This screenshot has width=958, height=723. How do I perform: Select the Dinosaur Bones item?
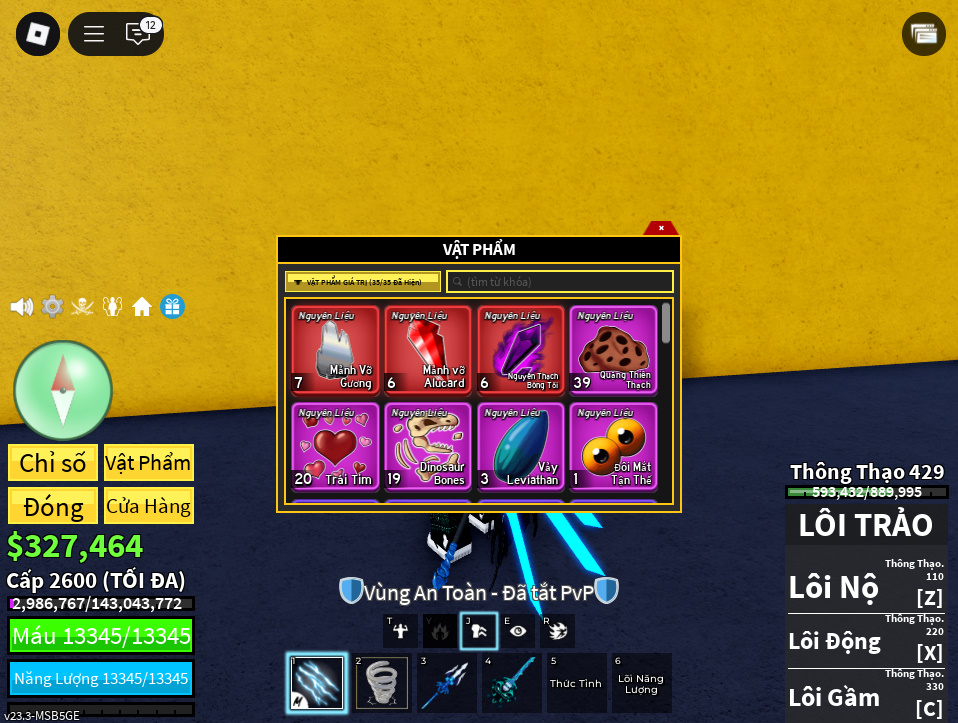[428, 446]
